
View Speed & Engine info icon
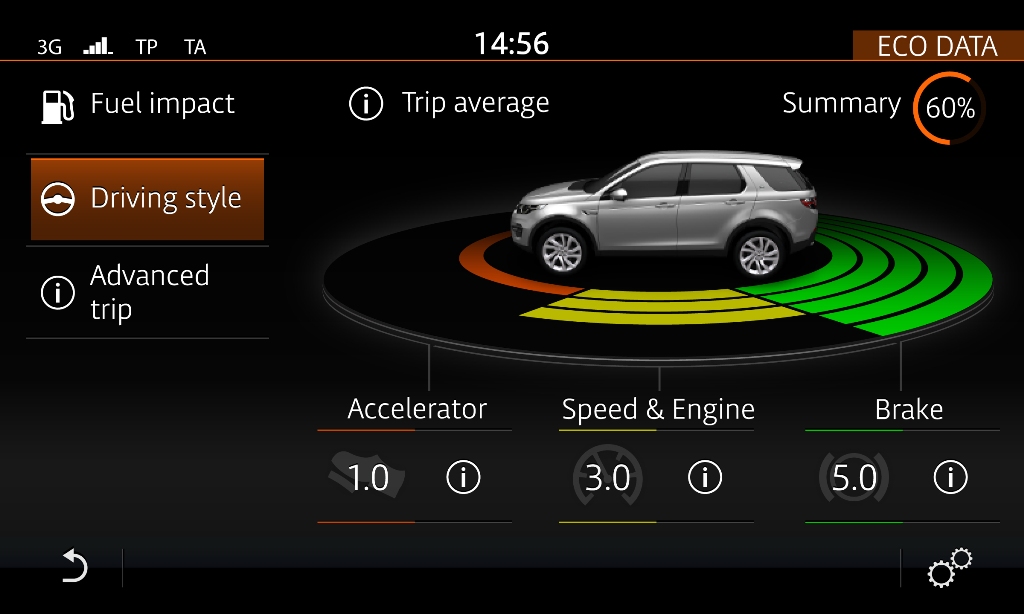tap(705, 479)
